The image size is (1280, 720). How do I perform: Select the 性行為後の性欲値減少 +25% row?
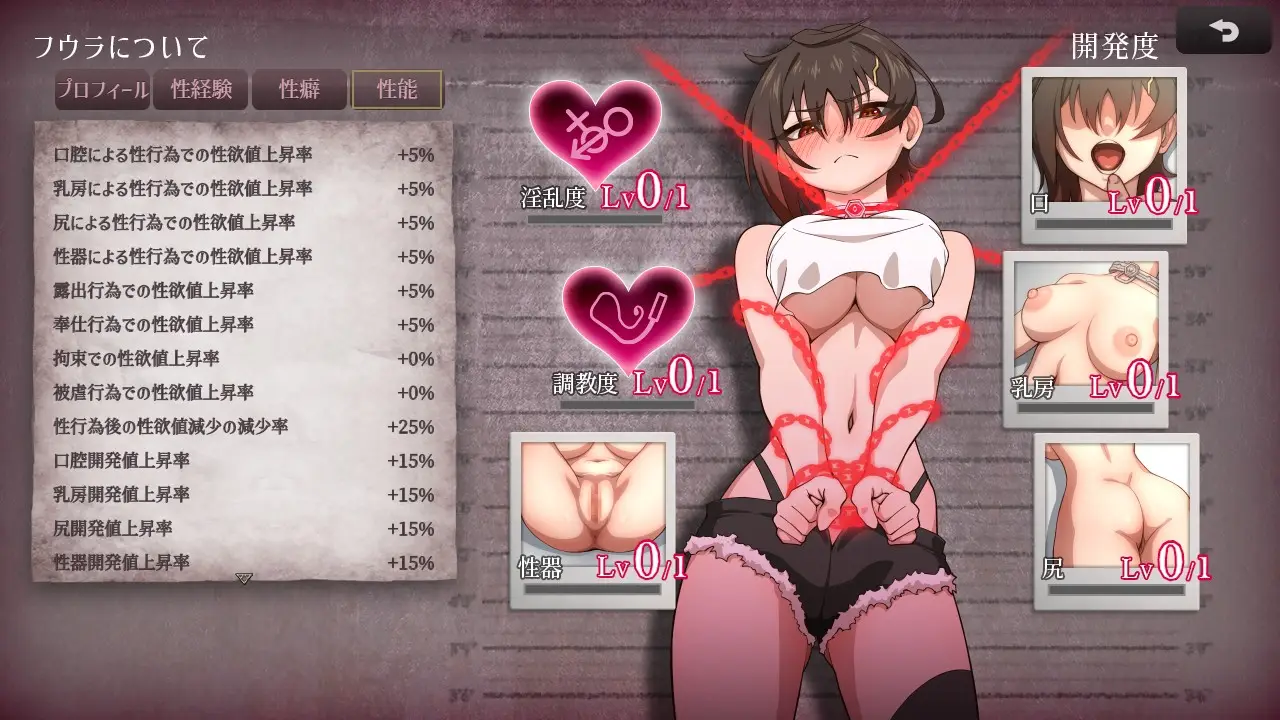(x=240, y=427)
